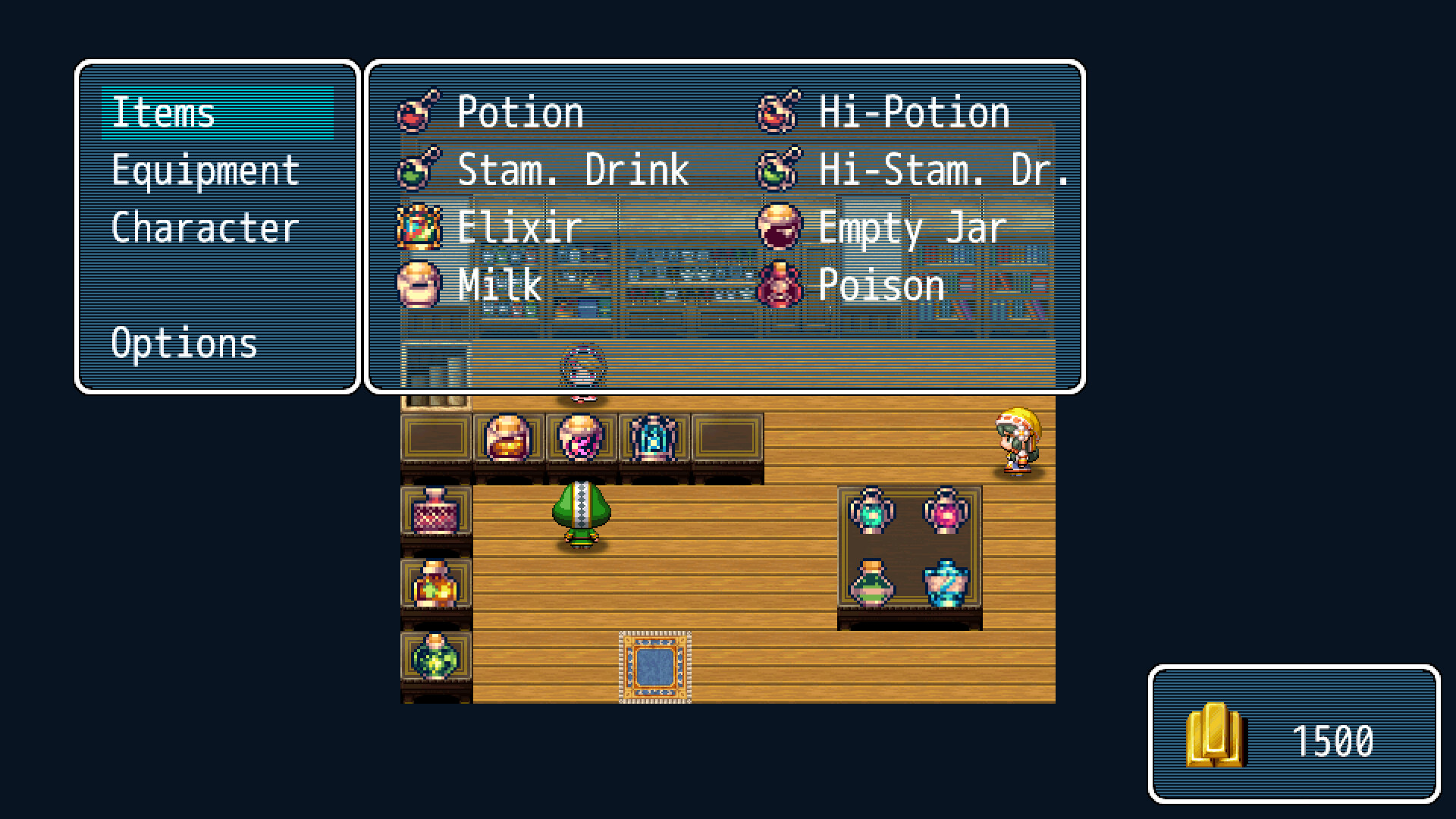Click the Empty Jar icon

pos(780,227)
